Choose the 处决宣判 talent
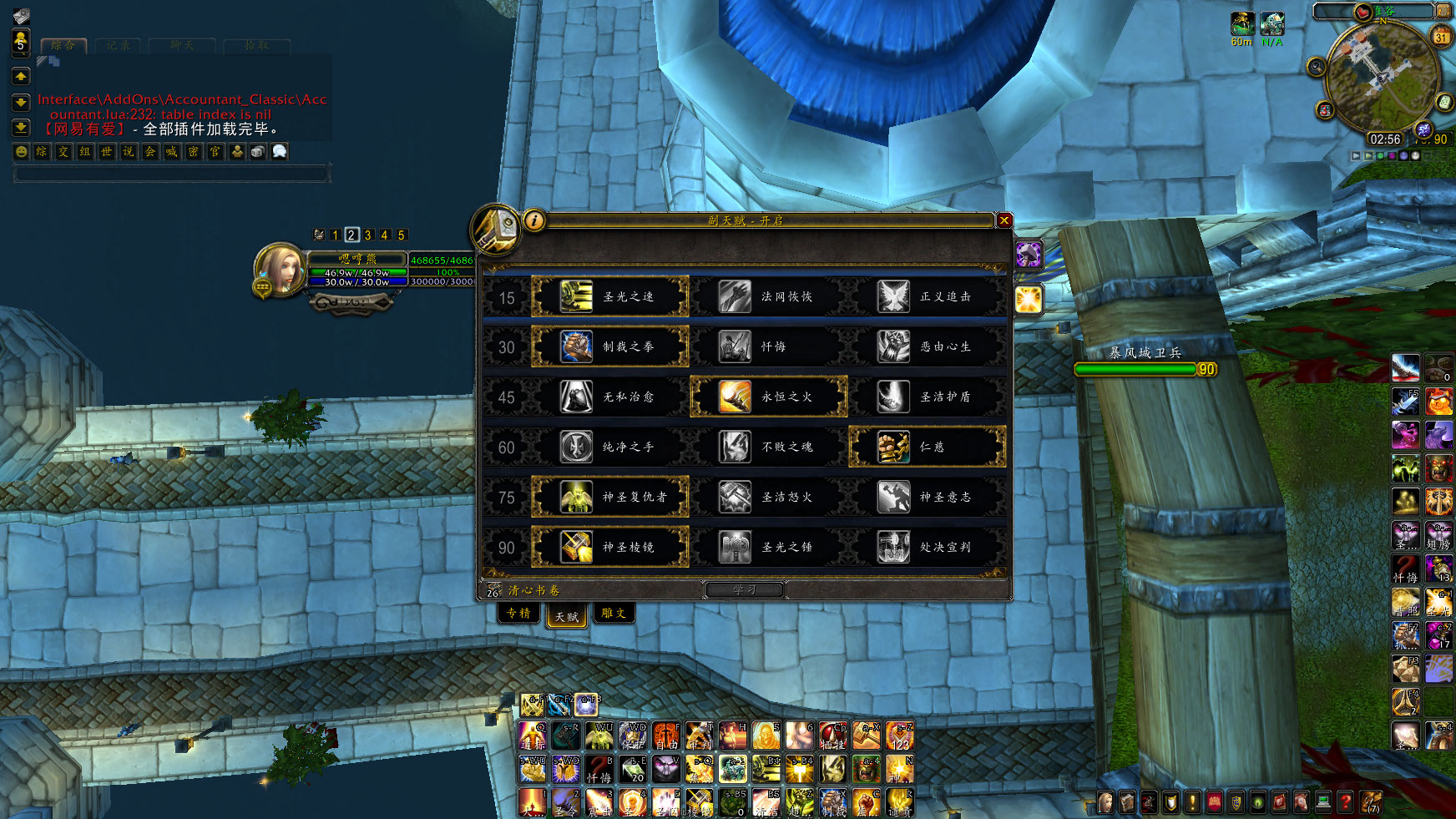The height and width of the screenshot is (819, 1456). coord(928,547)
